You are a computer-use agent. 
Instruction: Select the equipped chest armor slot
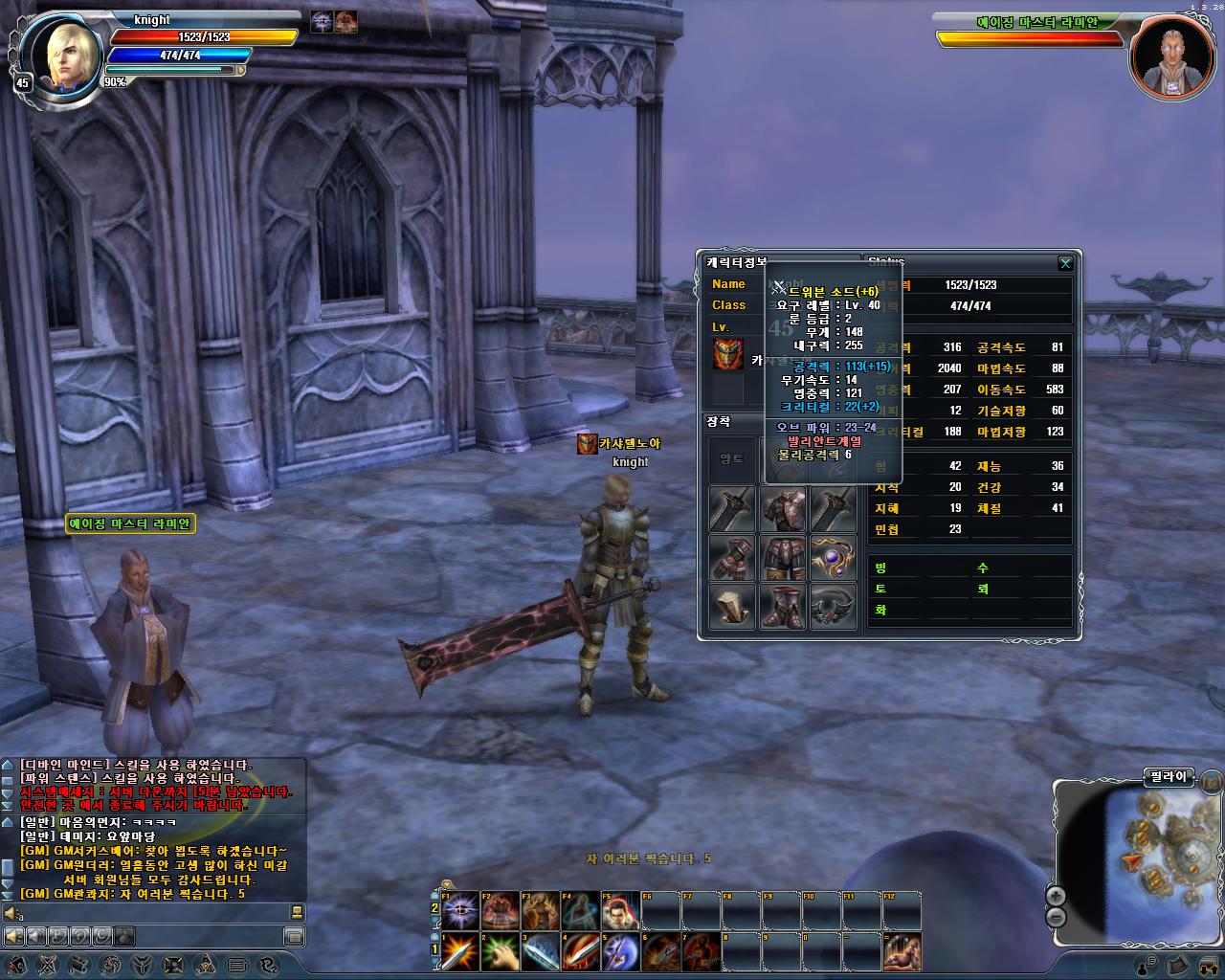tap(783, 509)
